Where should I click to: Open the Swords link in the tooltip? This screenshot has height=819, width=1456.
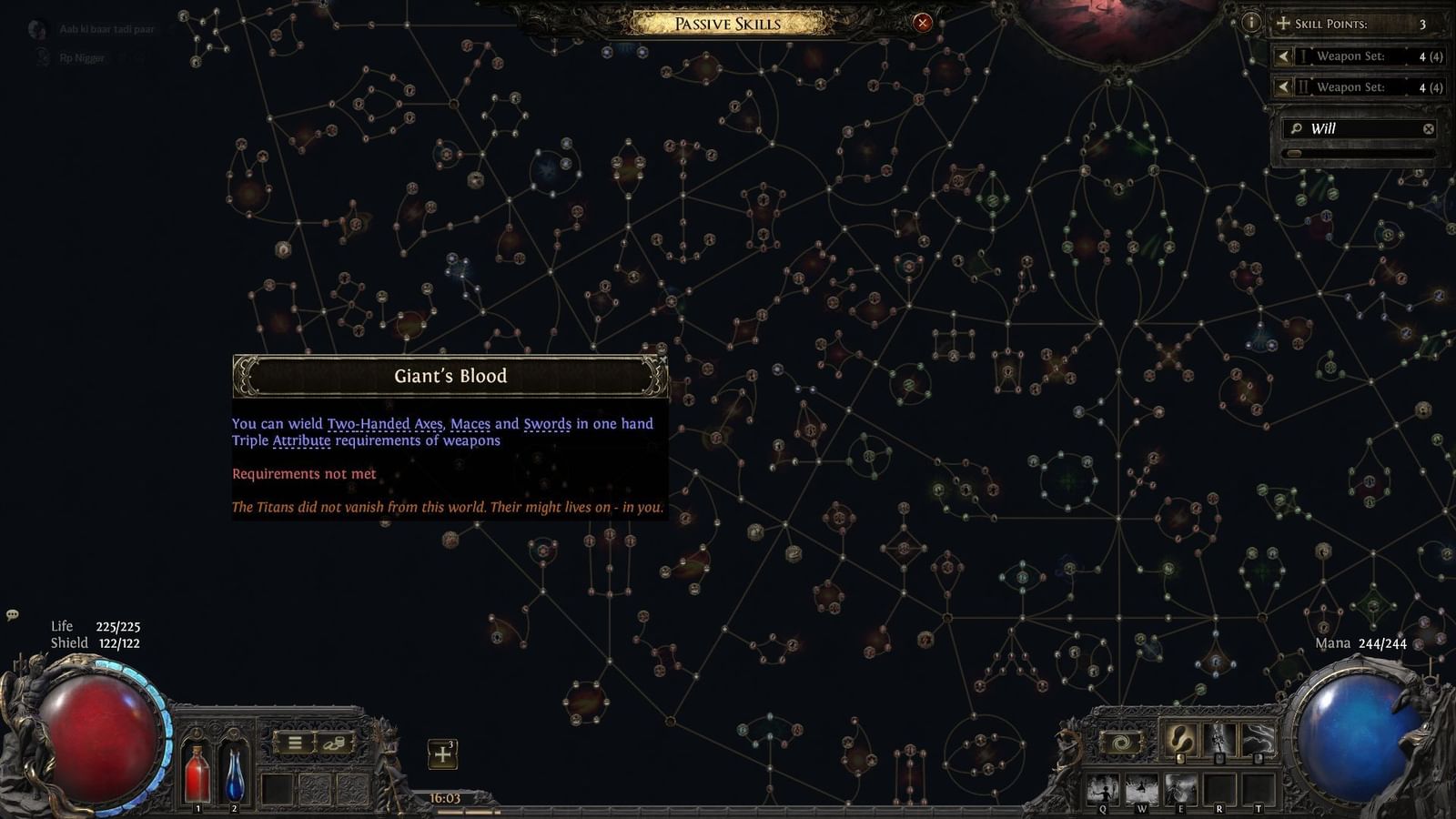tap(548, 423)
